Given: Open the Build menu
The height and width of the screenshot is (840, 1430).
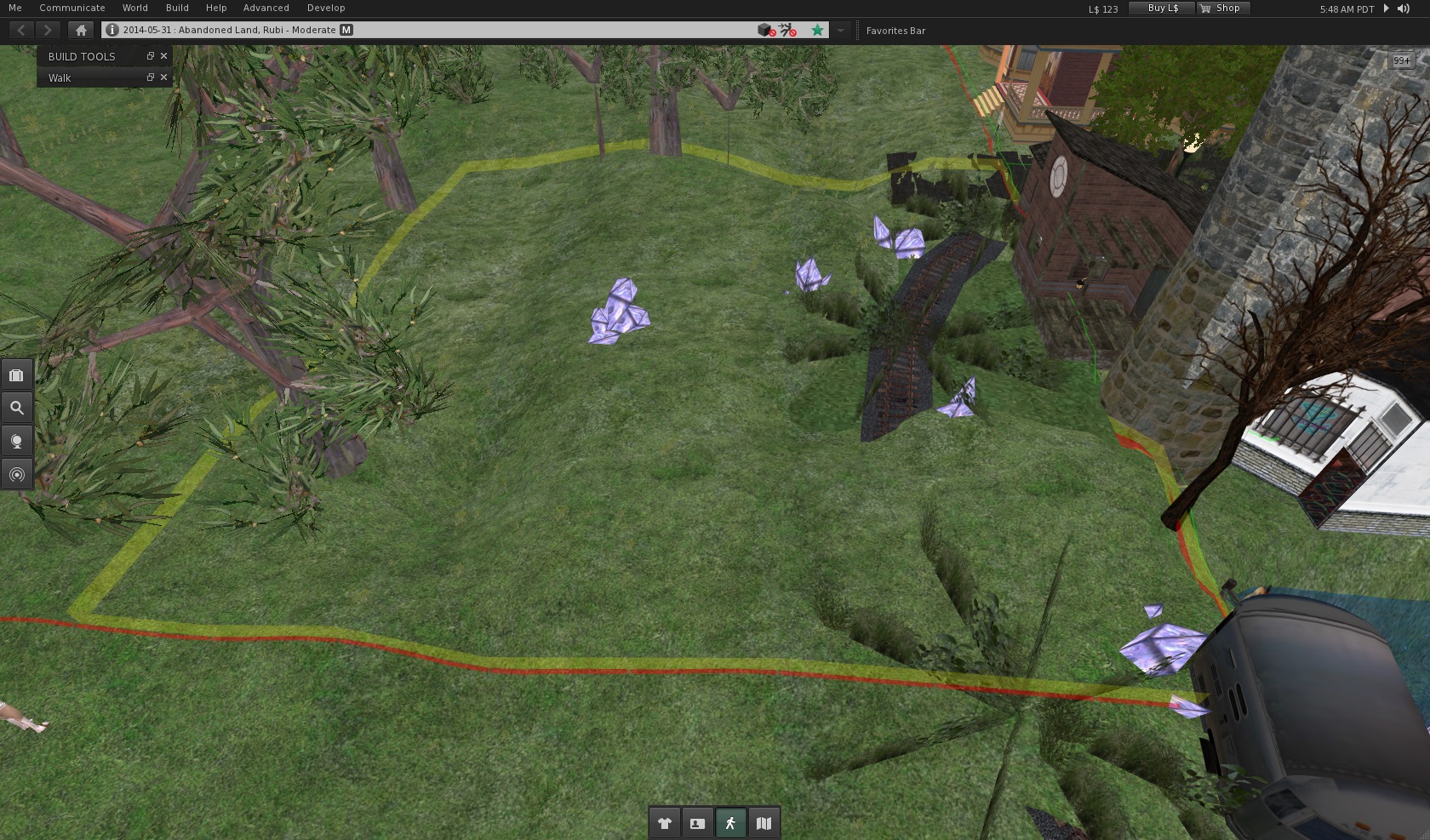Looking at the screenshot, I should click(x=177, y=8).
